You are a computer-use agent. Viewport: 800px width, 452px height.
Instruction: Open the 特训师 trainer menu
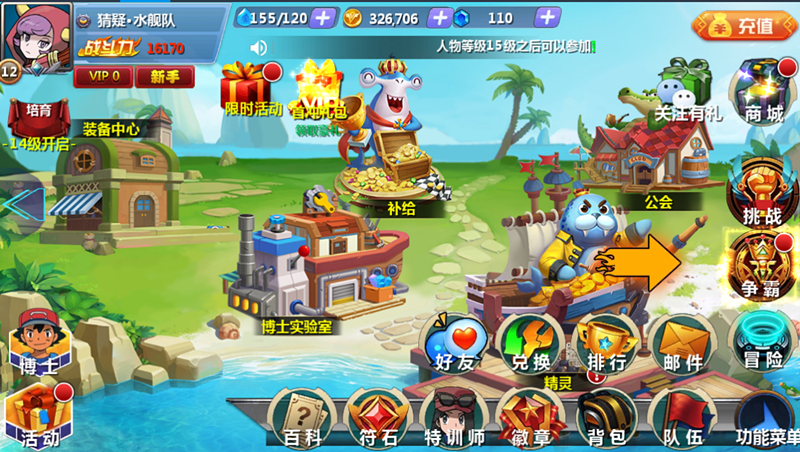[454, 418]
